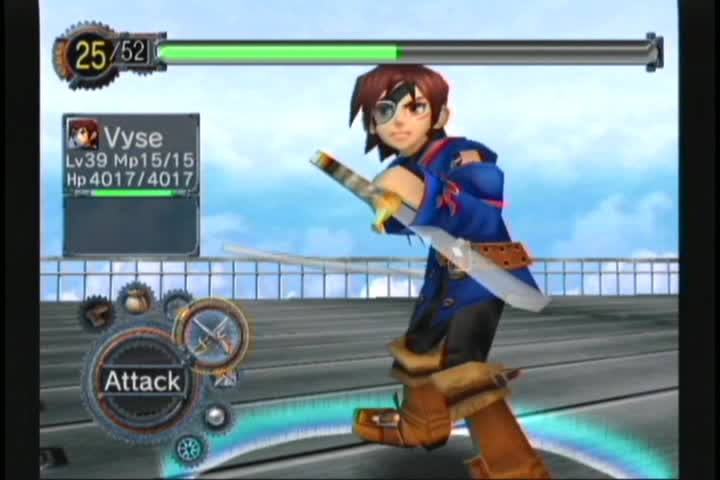Click the Attack label in the command wheel

point(143,381)
